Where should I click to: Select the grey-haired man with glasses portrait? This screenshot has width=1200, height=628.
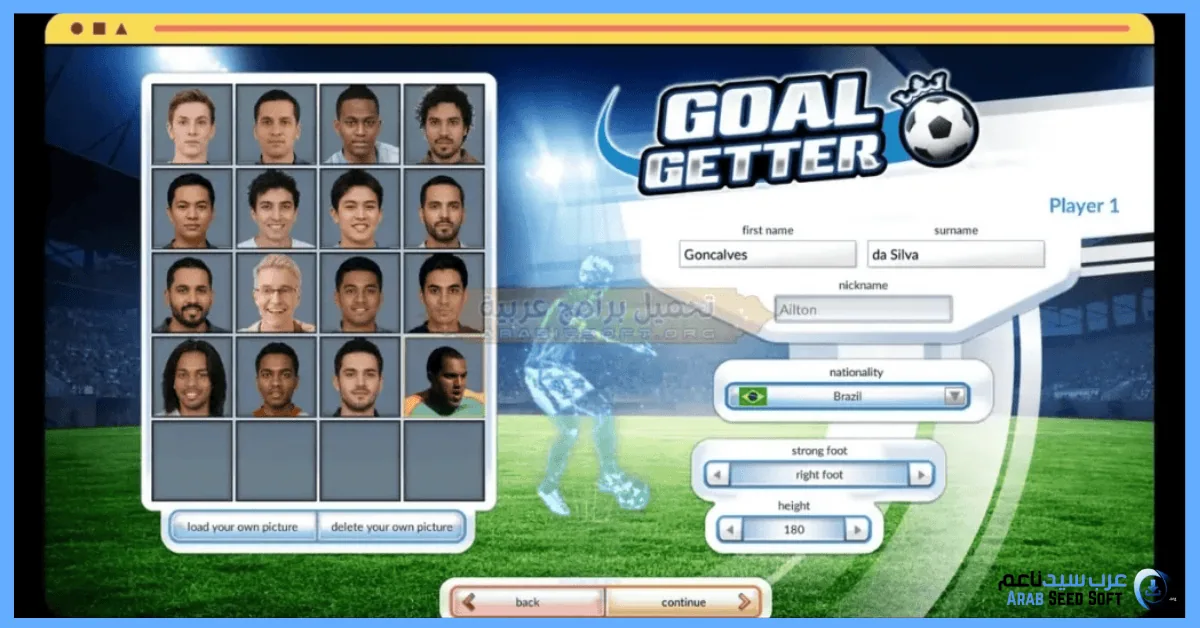(x=276, y=292)
